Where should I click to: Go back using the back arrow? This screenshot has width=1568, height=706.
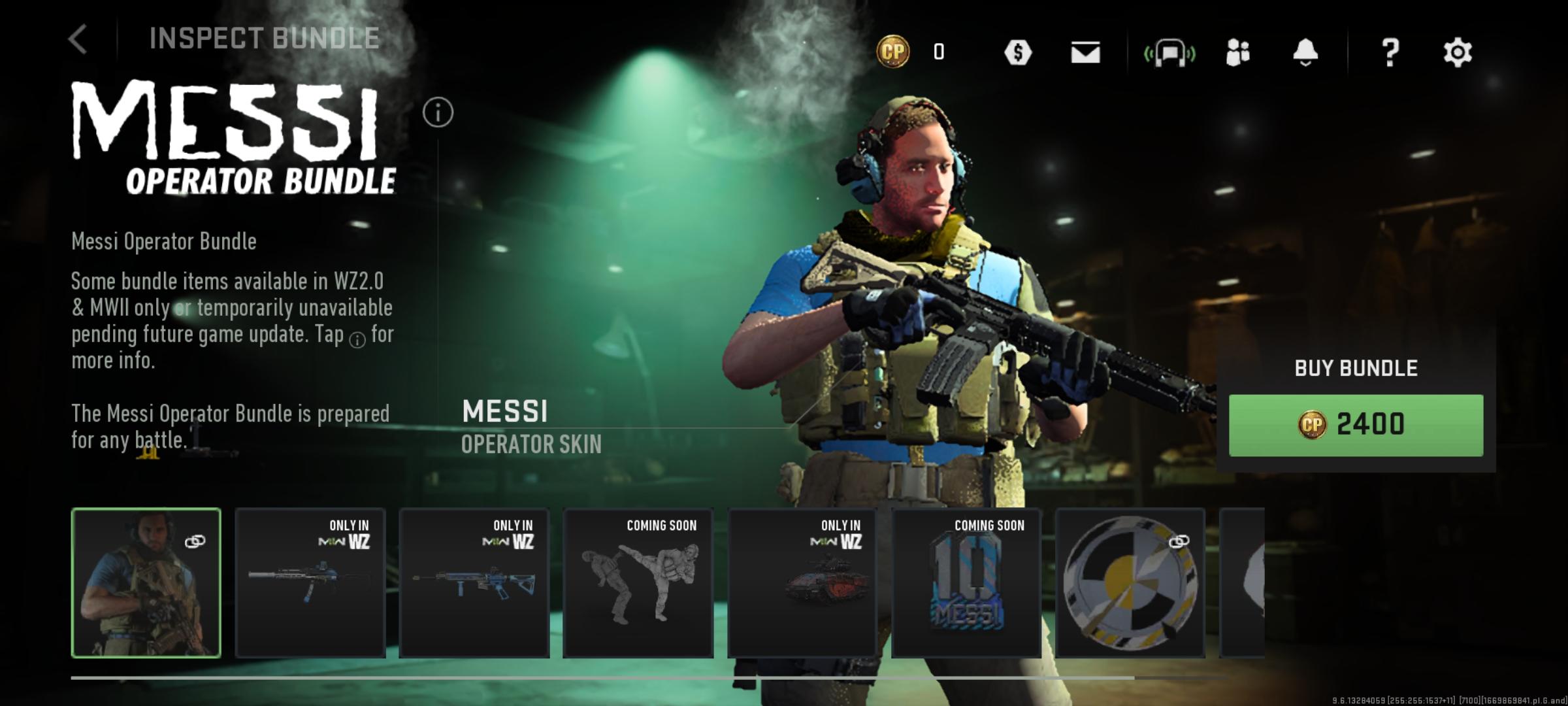(x=78, y=39)
